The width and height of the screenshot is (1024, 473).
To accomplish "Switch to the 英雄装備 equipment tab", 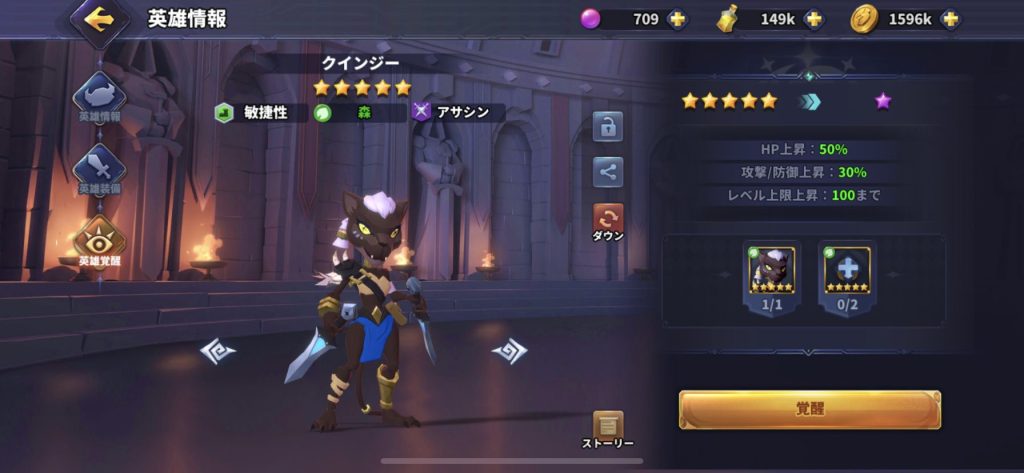I will [99, 167].
